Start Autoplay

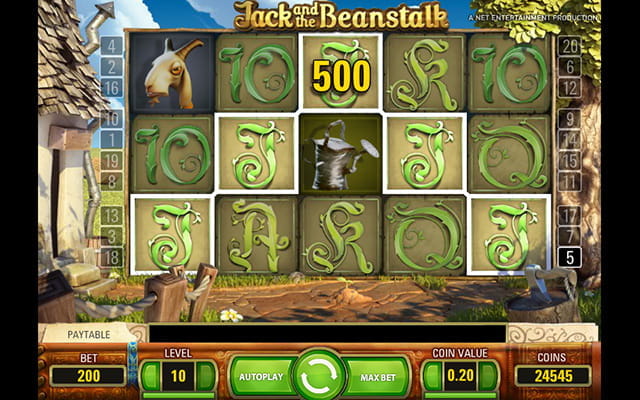[x=260, y=376]
